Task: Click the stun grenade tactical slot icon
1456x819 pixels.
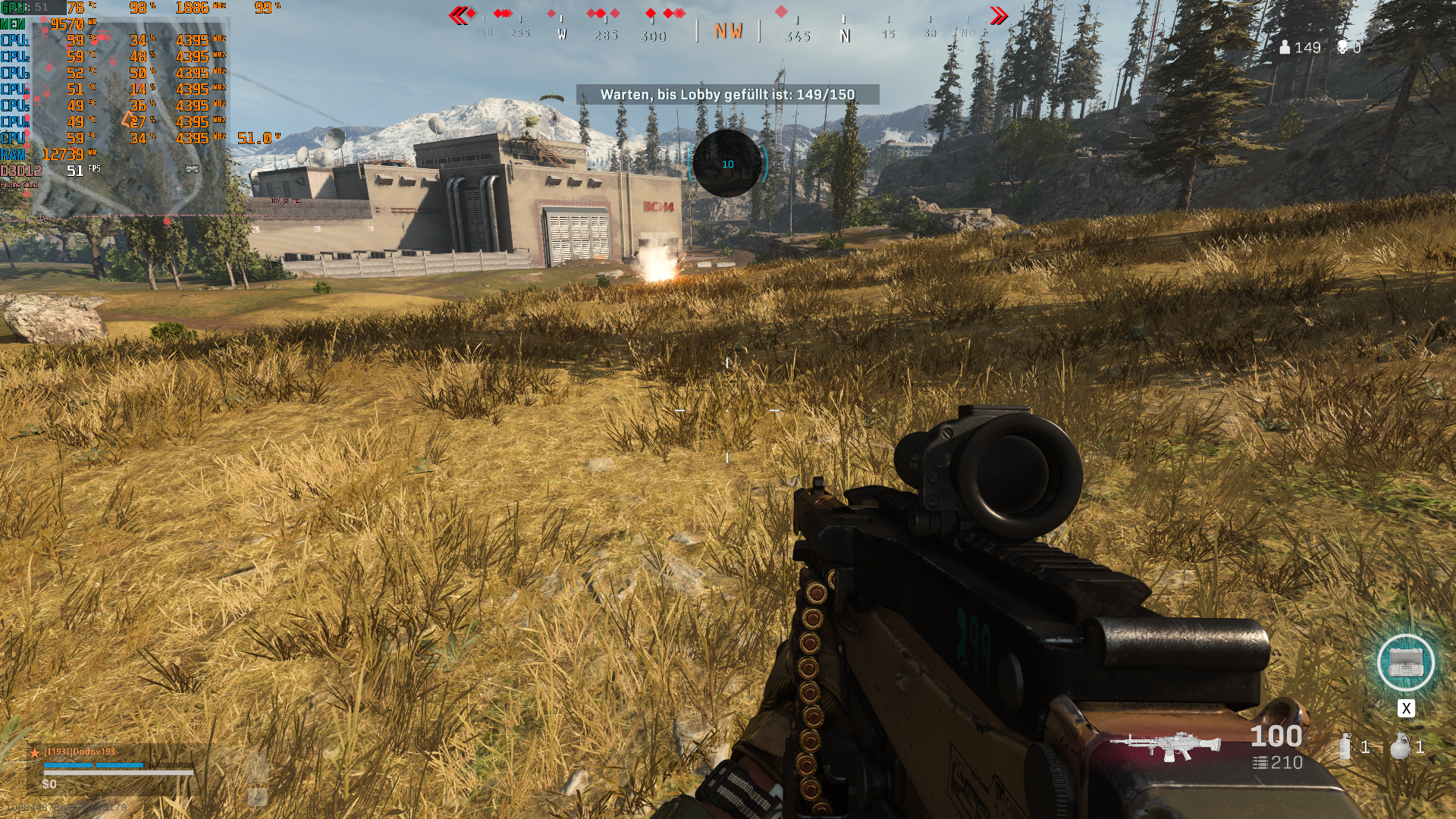Action: tap(1345, 746)
